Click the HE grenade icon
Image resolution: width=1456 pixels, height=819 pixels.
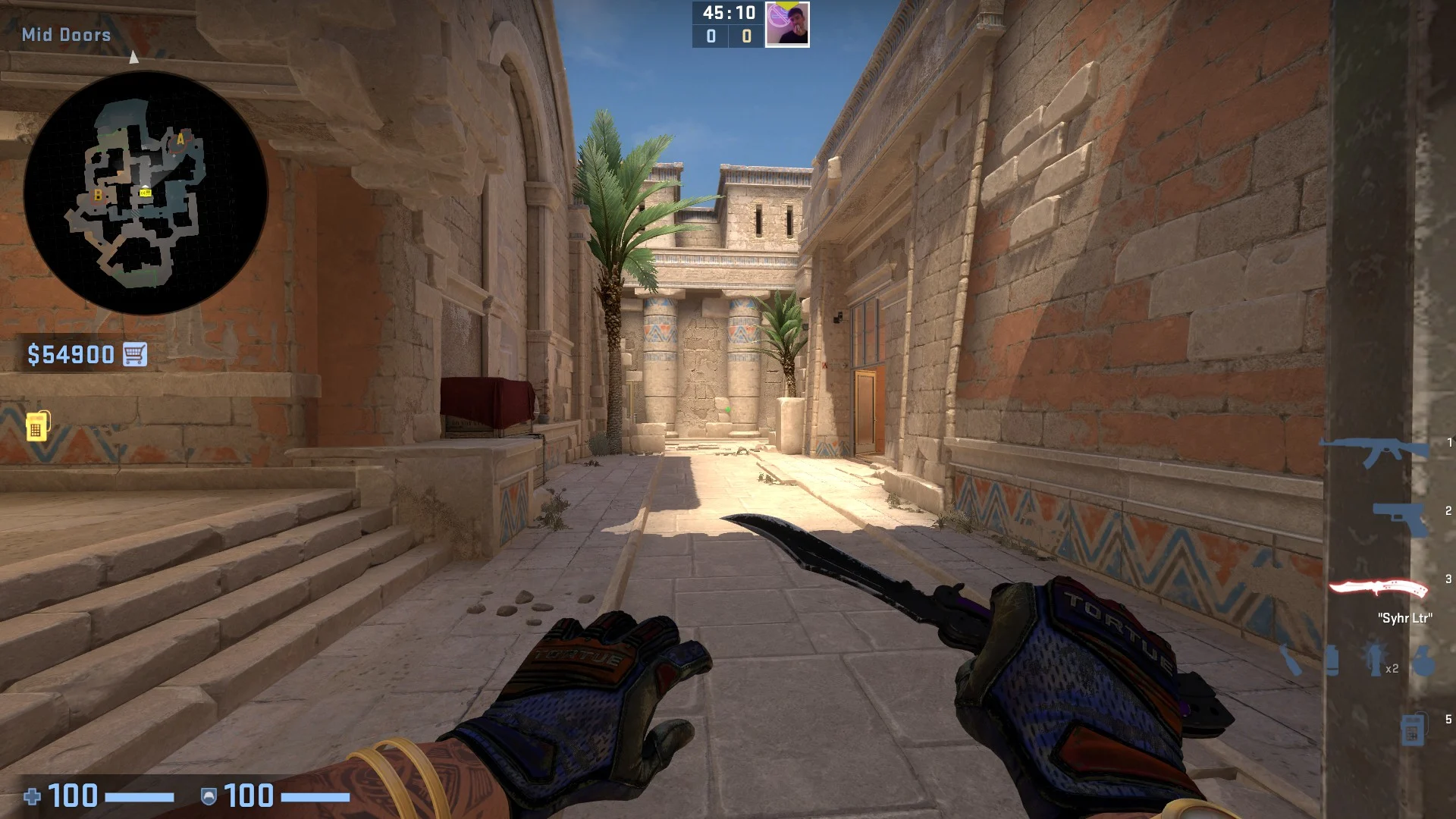(x=1424, y=658)
